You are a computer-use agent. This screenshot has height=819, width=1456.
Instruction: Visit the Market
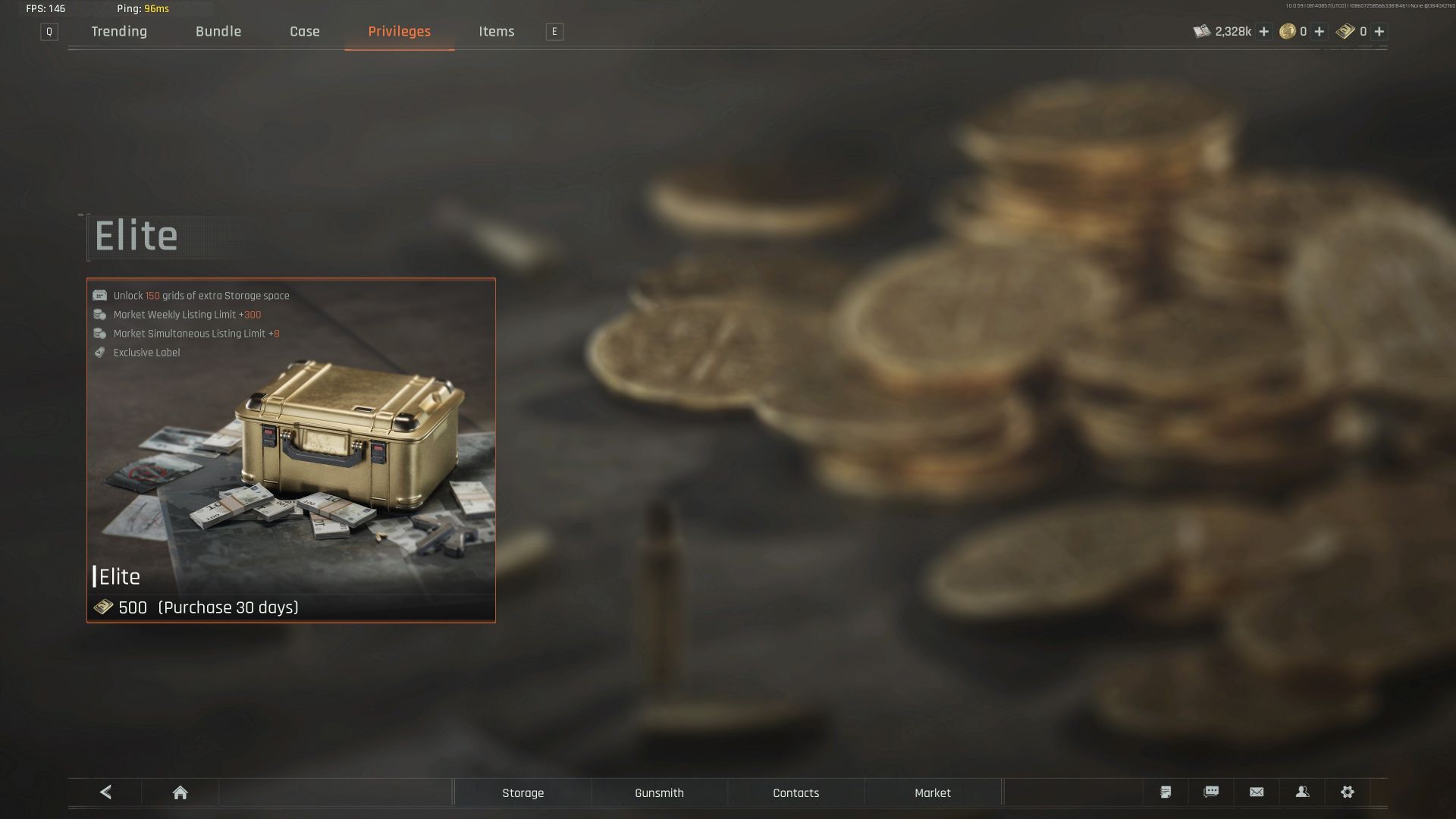[932, 792]
